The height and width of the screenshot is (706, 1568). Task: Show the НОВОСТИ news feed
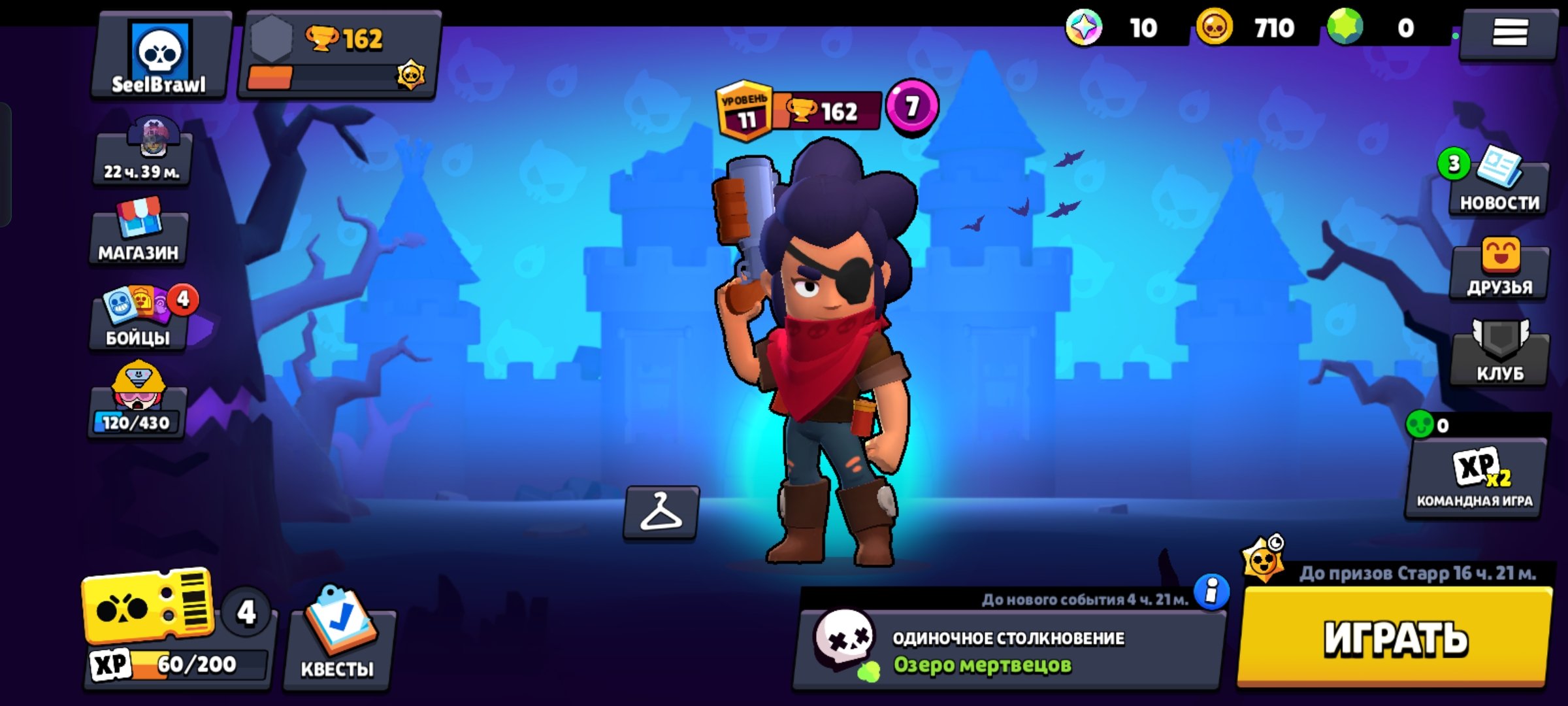[x=1498, y=184]
